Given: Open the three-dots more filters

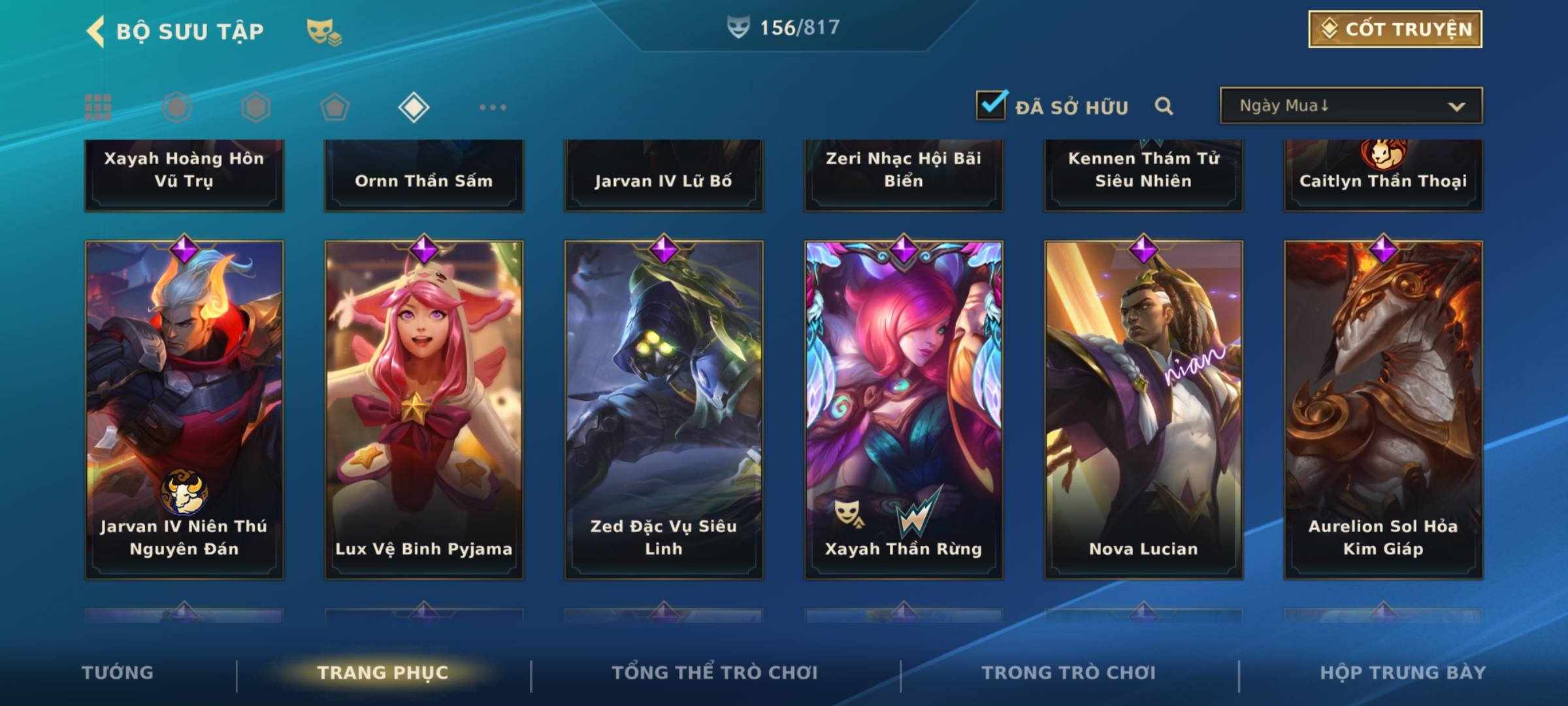Looking at the screenshot, I should tap(493, 107).
